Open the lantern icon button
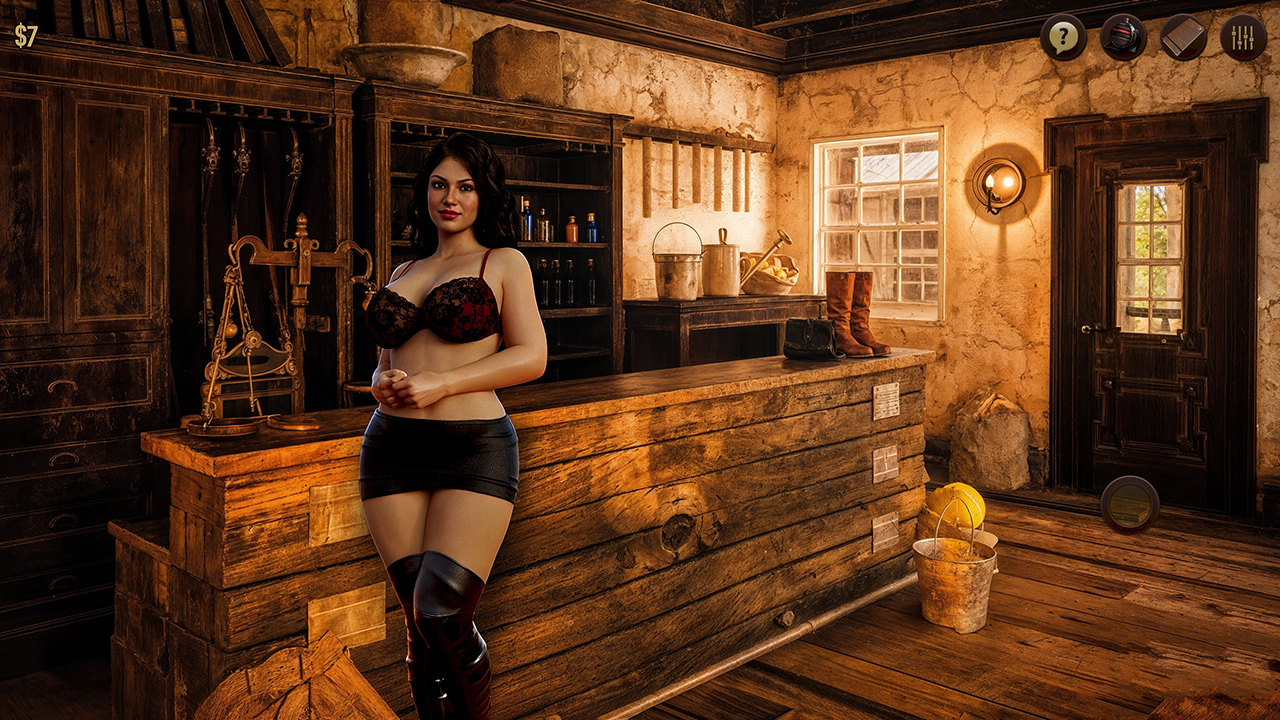Image resolution: width=1280 pixels, height=720 pixels. pos(1123,38)
